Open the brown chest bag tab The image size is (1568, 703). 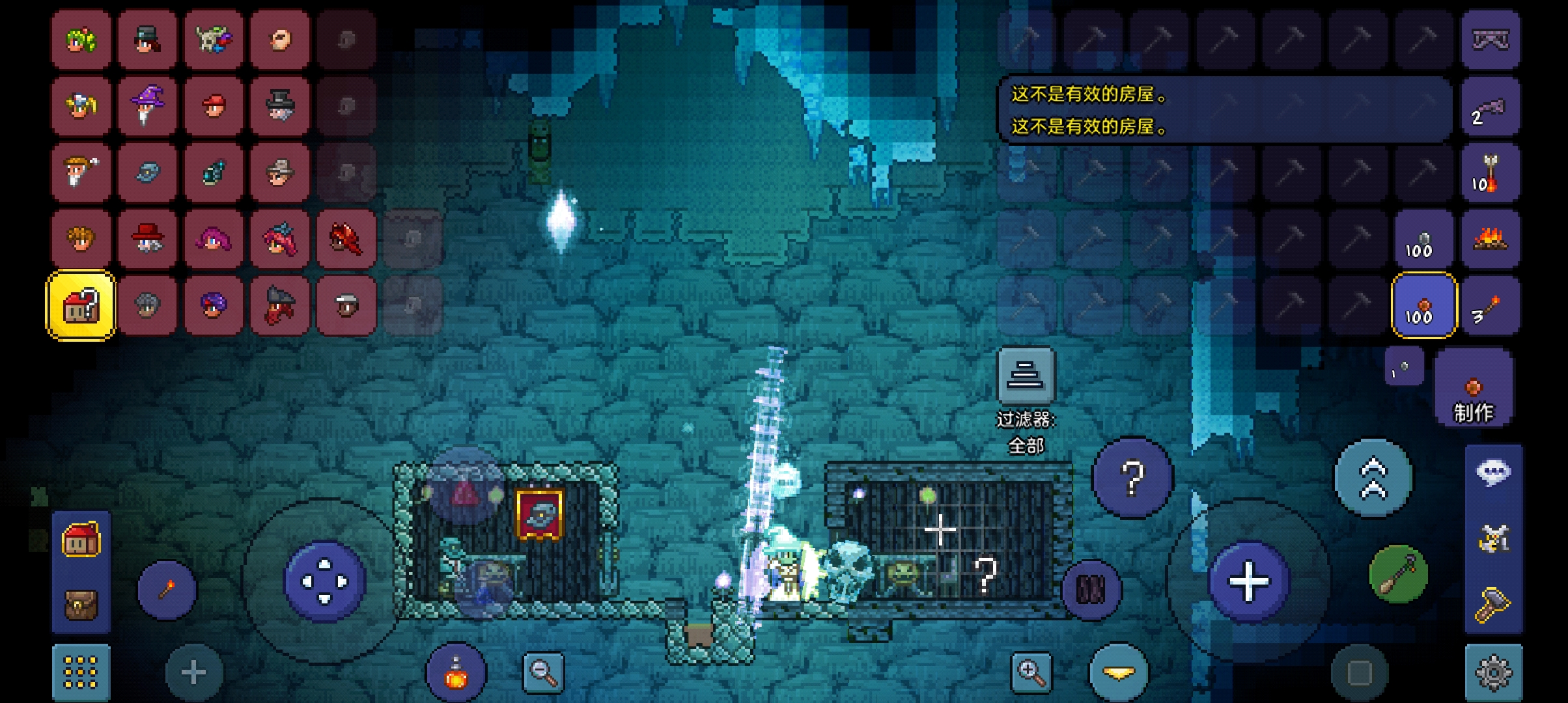[x=81, y=605]
